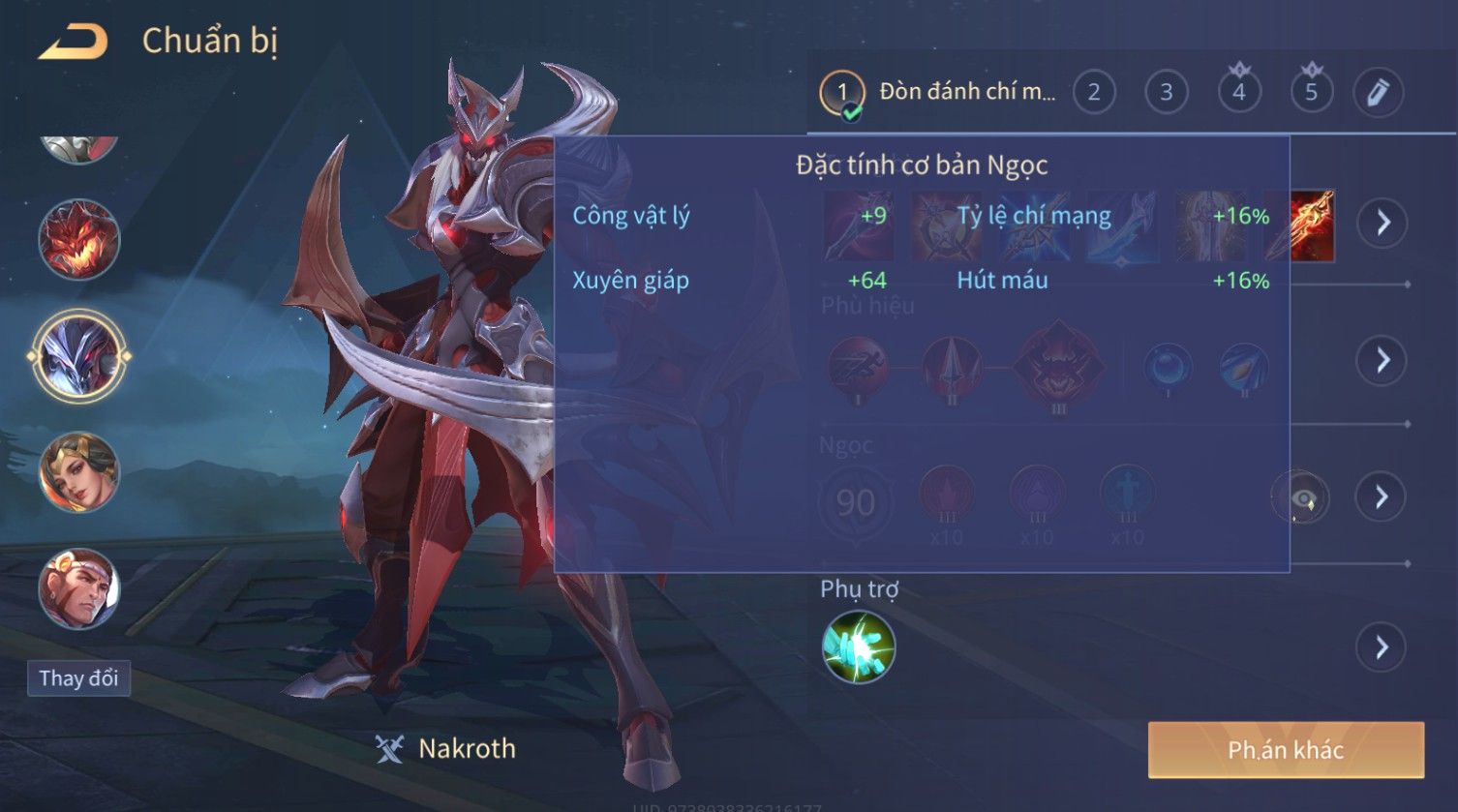
Task: Go back using the return arrow
Action: [73, 42]
